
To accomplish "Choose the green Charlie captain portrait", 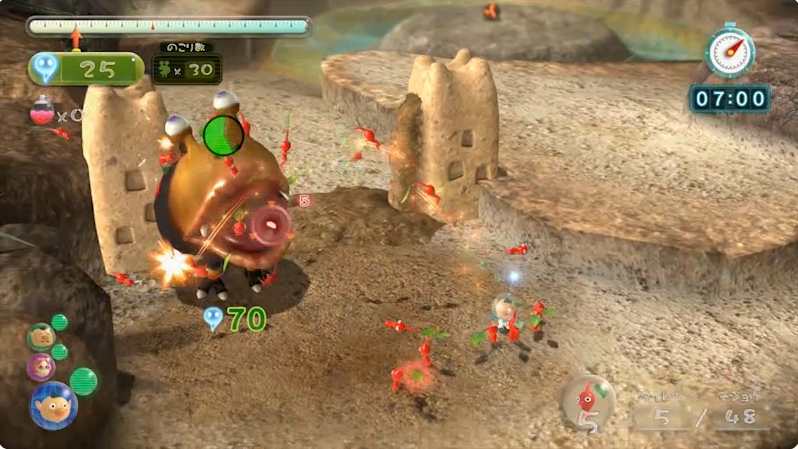I will coord(41,337).
